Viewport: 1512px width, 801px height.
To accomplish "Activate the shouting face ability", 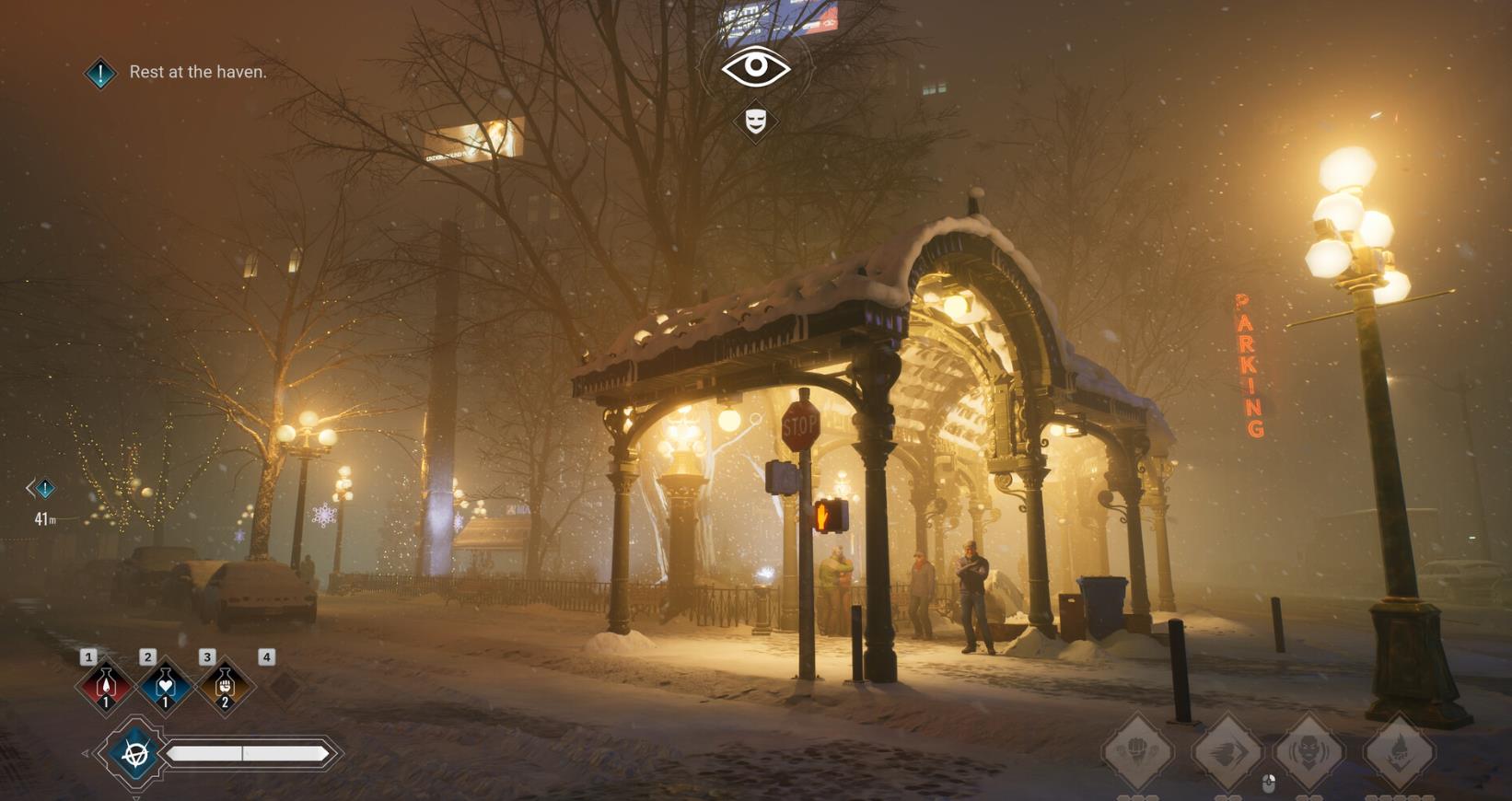I will tap(1308, 751).
